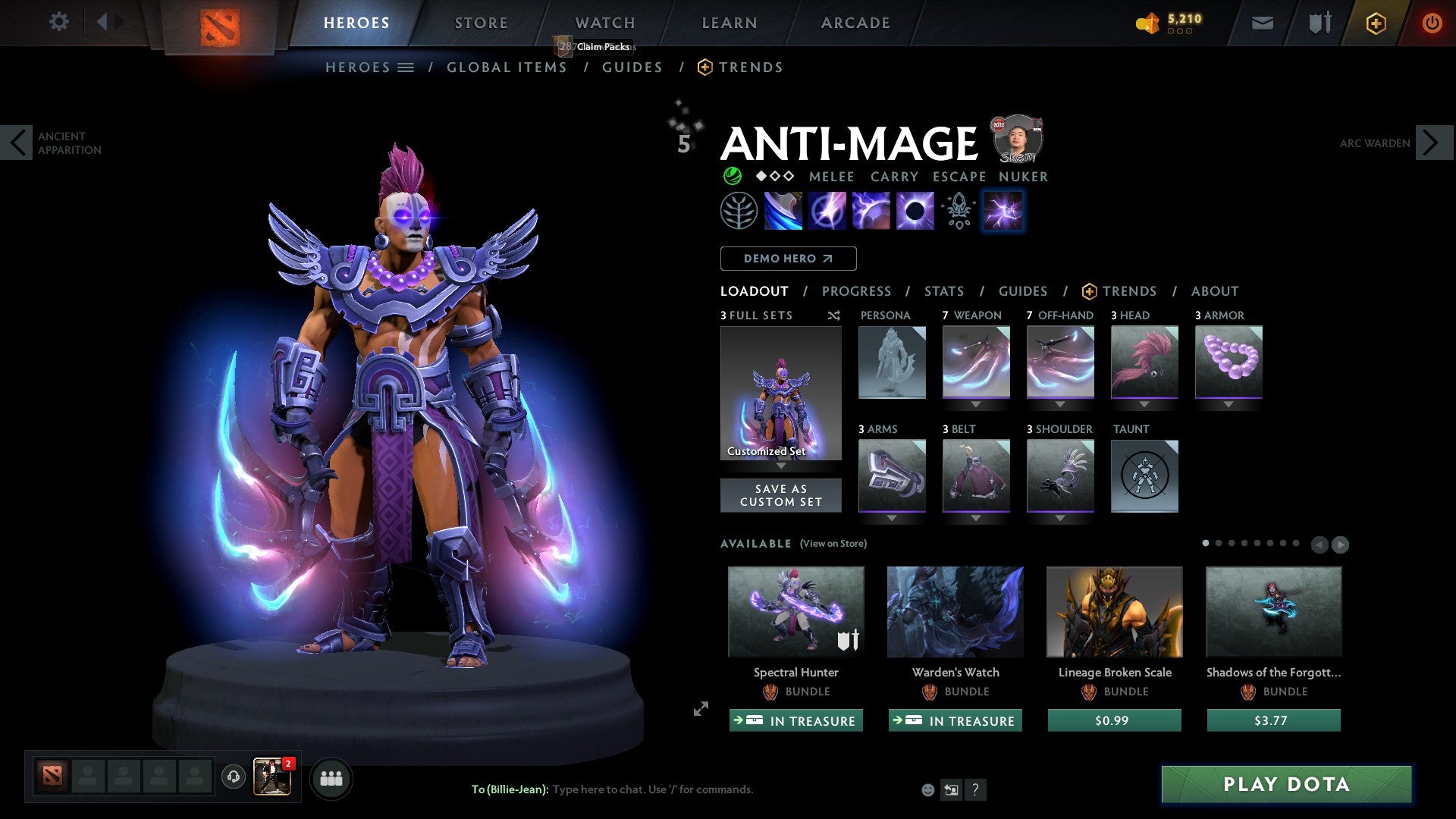Open the HEROES hamburger menu
Image resolution: width=1456 pixels, height=819 pixels.
(x=406, y=67)
